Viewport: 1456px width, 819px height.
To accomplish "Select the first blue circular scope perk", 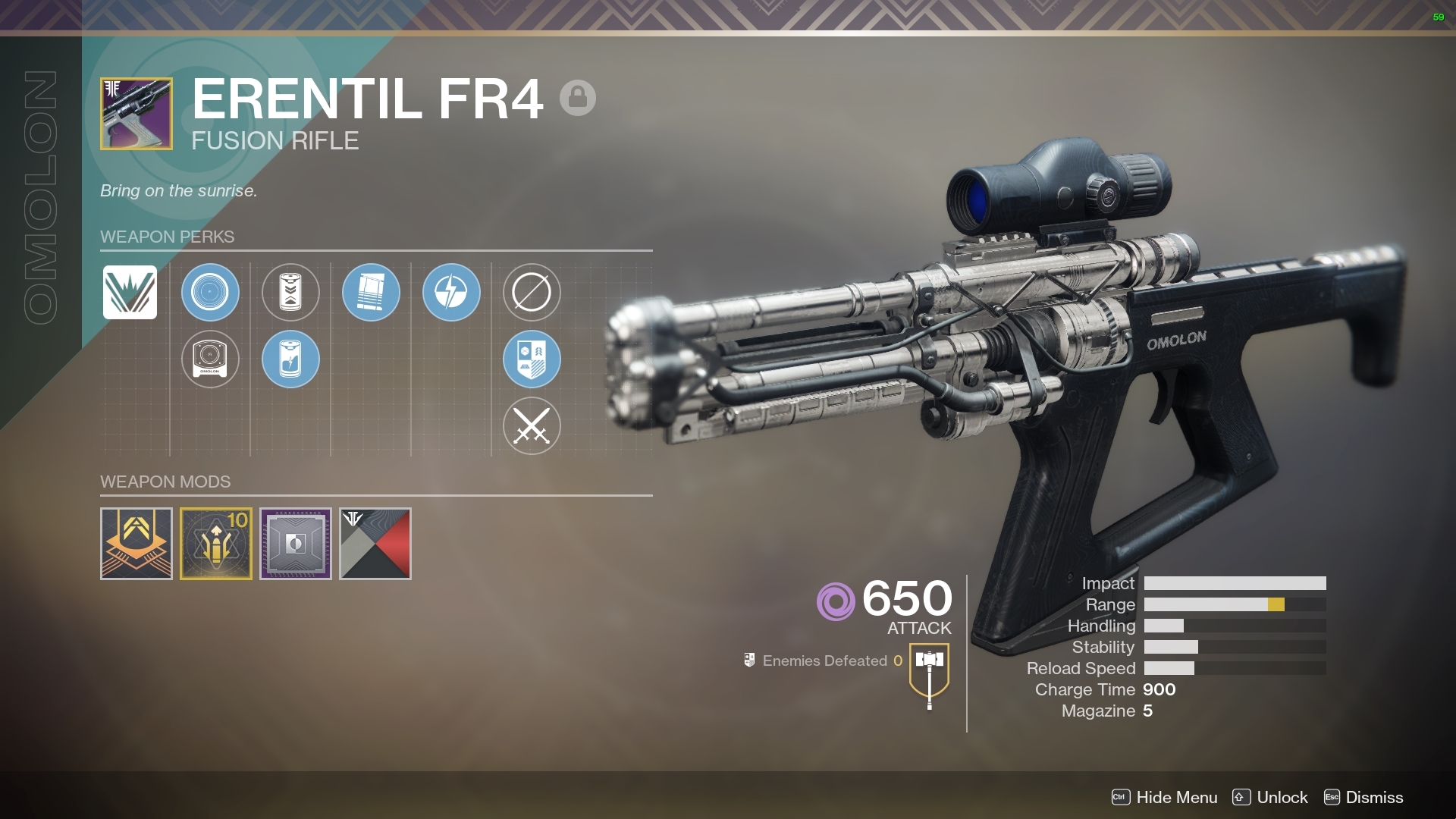I will (210, 293).
